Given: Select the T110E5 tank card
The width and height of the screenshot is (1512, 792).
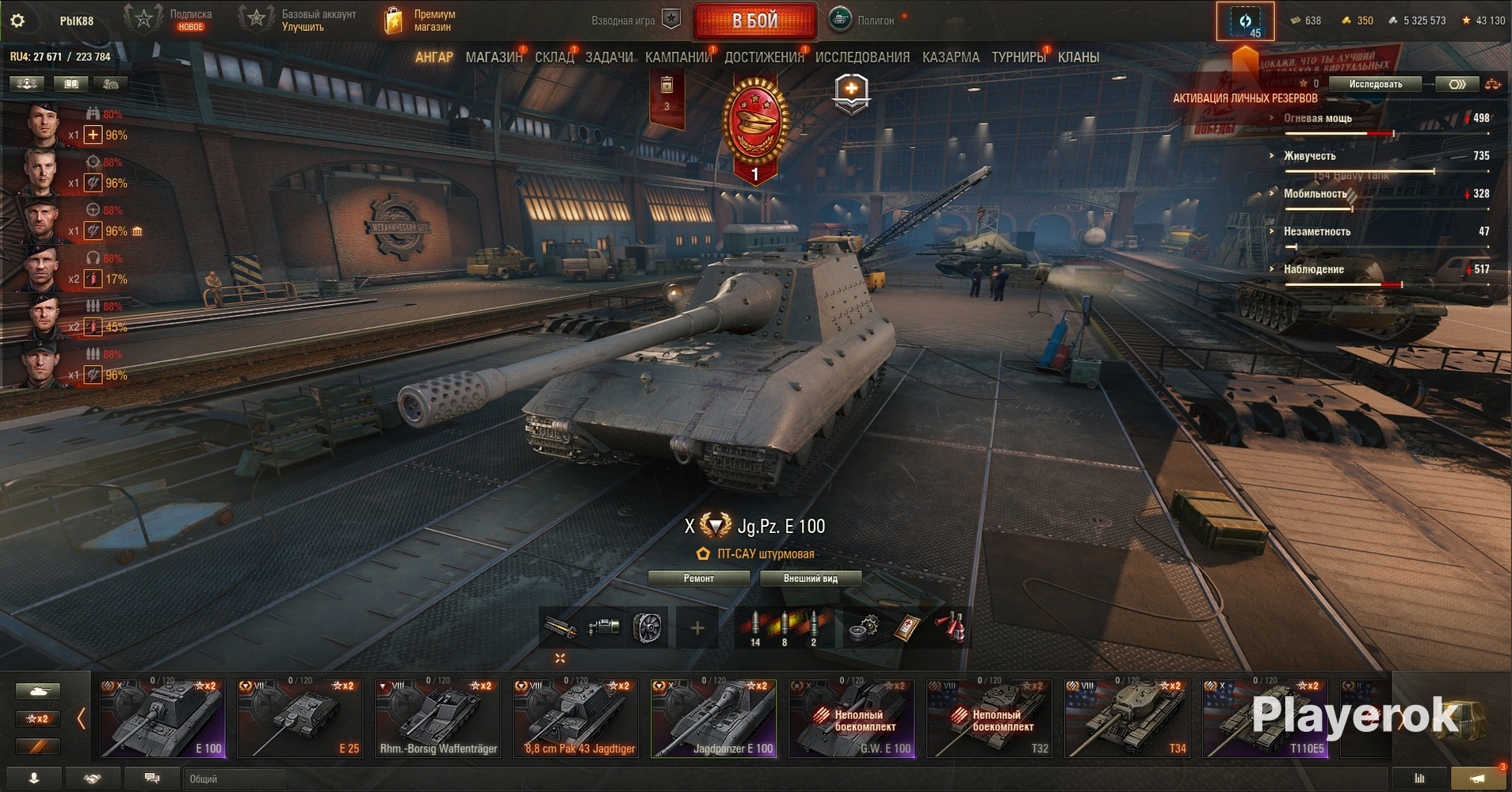Looking at the screenshot, I should tap(1266, 718).
